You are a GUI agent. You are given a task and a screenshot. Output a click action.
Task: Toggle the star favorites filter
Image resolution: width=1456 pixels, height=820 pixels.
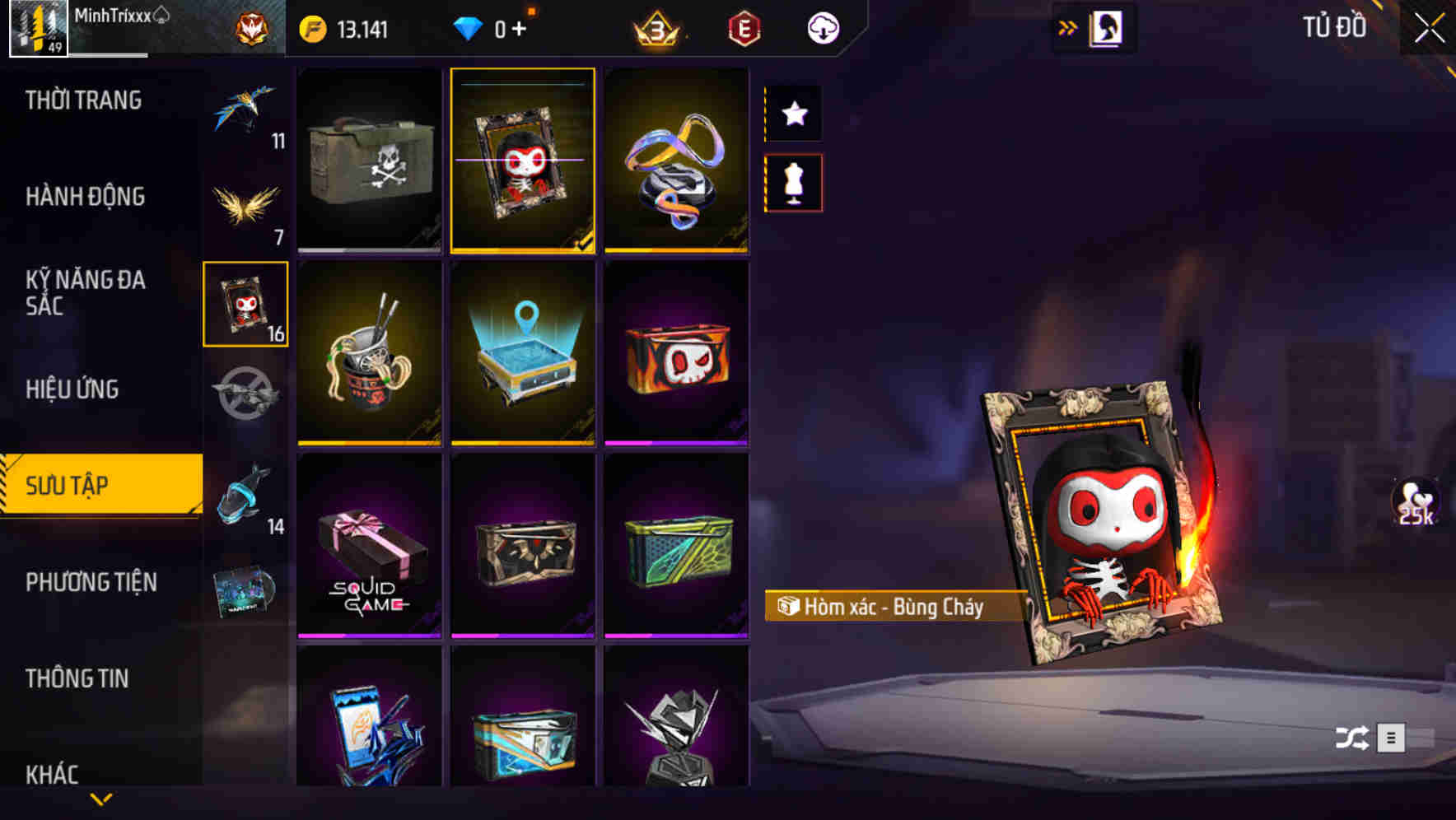point(793,114)
